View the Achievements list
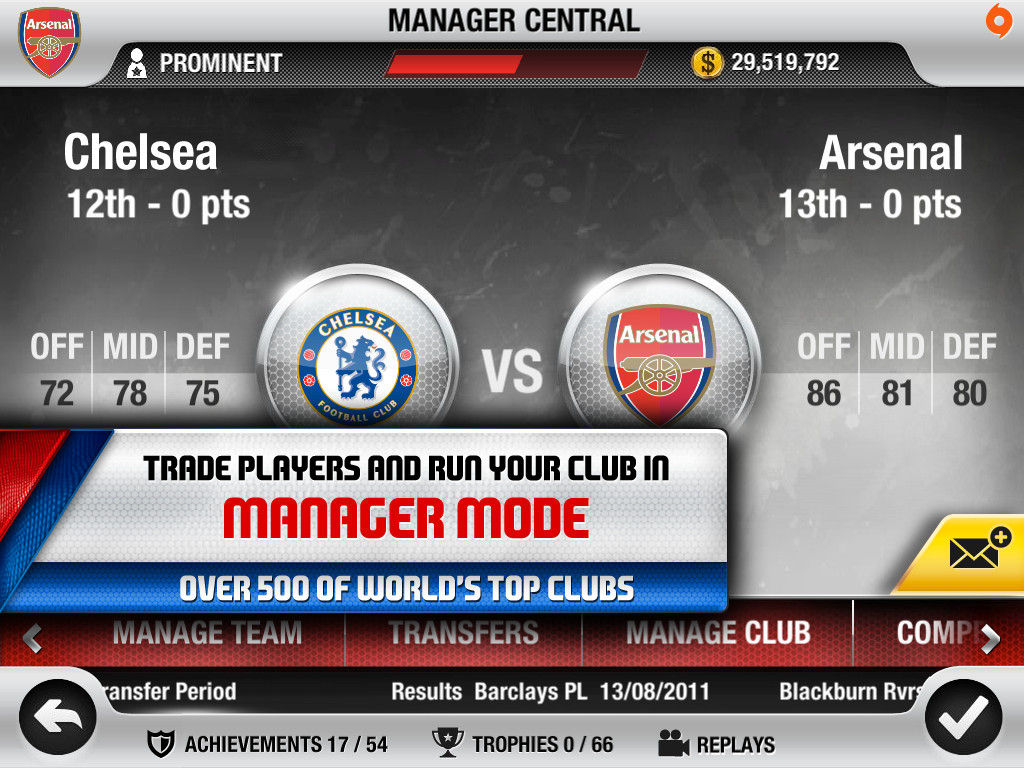 pyautogui.click(x=267, y=744)
